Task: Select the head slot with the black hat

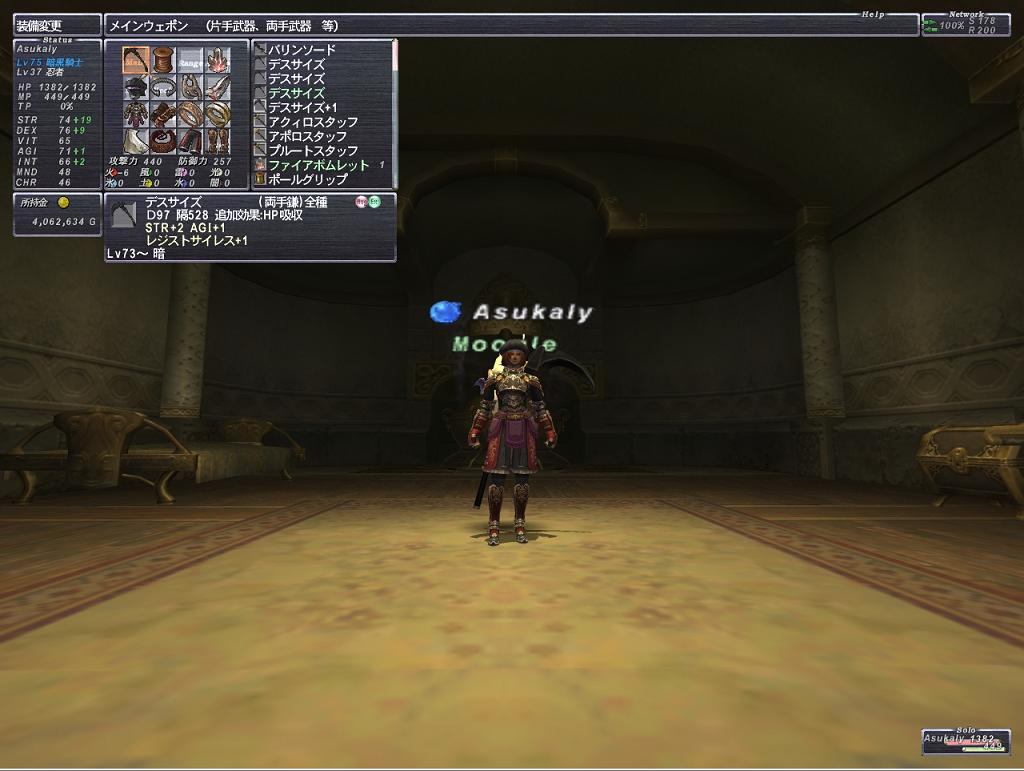Action: pos(136,87)
